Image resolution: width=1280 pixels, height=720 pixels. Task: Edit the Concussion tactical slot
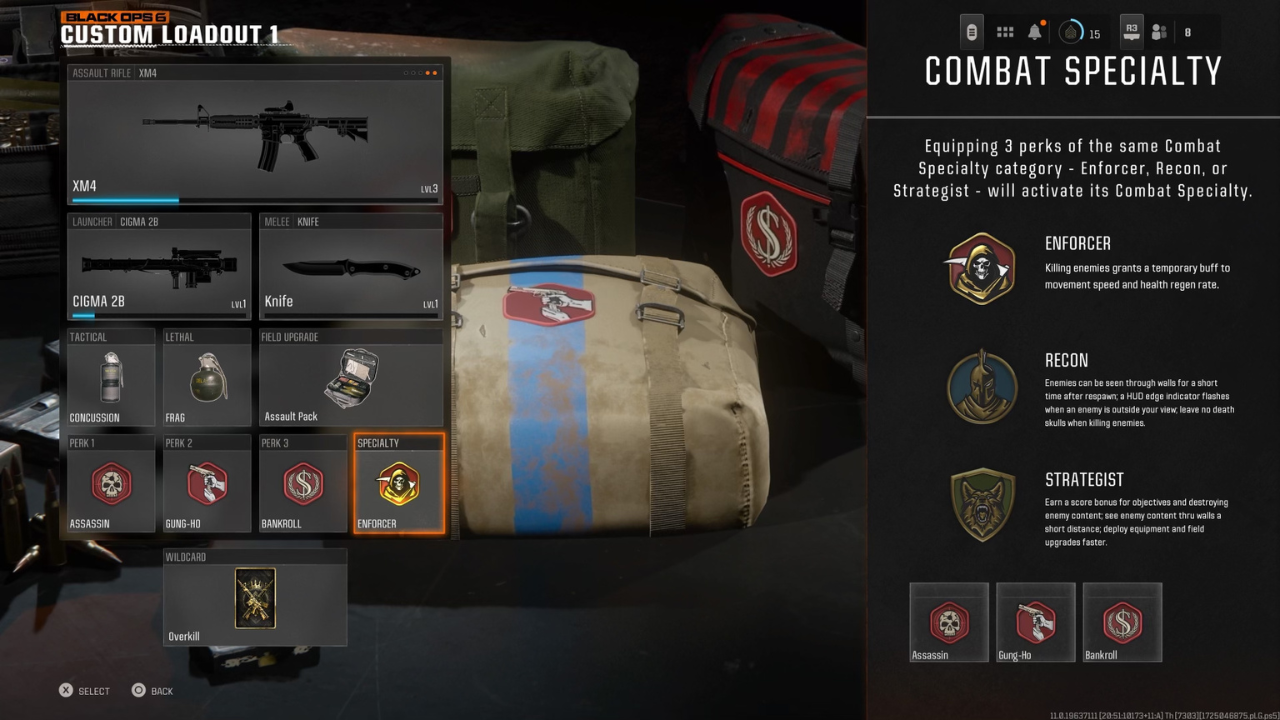[x=109, y=377]
